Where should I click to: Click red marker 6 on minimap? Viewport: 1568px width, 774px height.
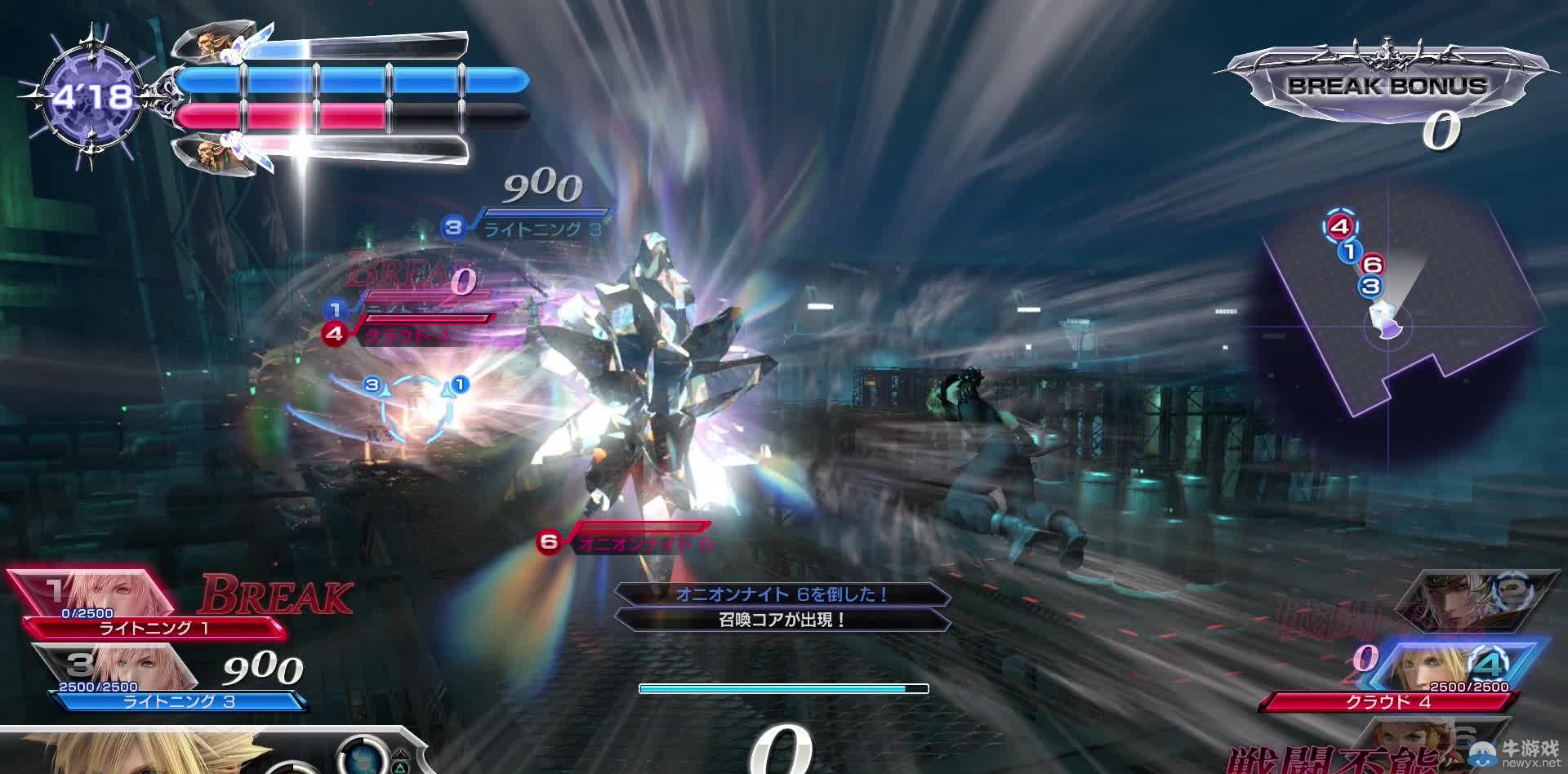point(1373,265)
